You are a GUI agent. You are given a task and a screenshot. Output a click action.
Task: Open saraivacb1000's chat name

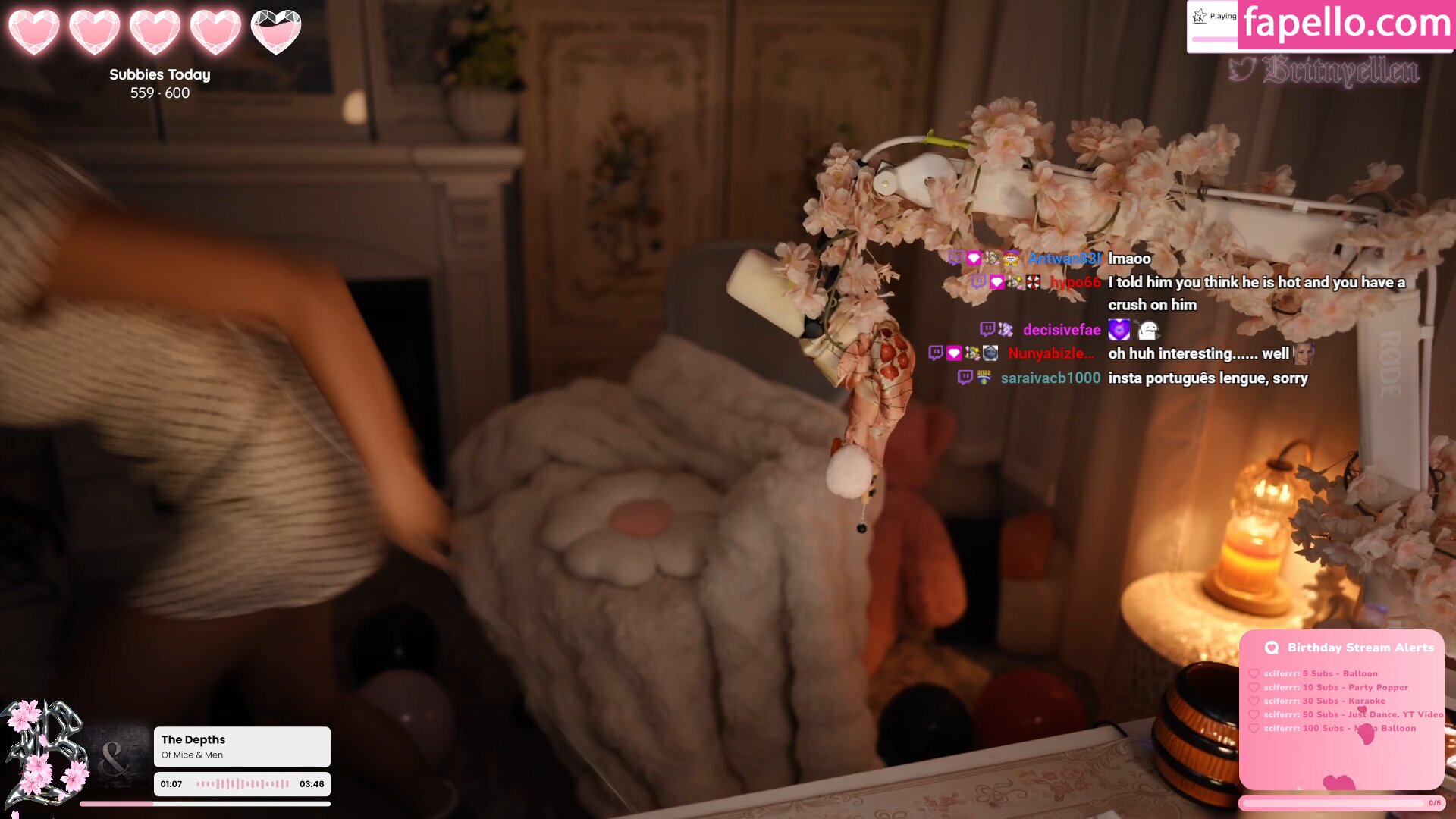point(1050,378)
